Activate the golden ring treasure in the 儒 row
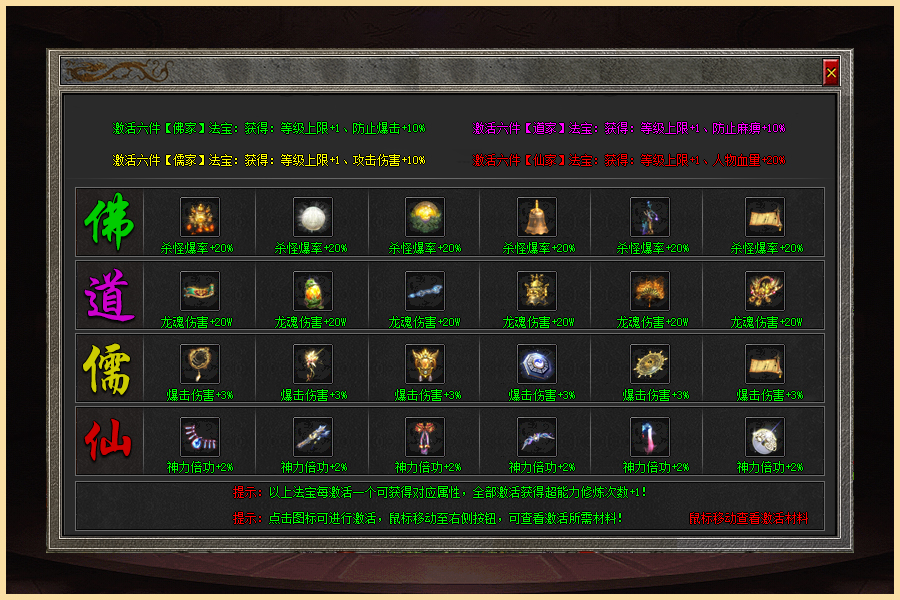Viewport: 900px width, 600px height. (200, 364)
